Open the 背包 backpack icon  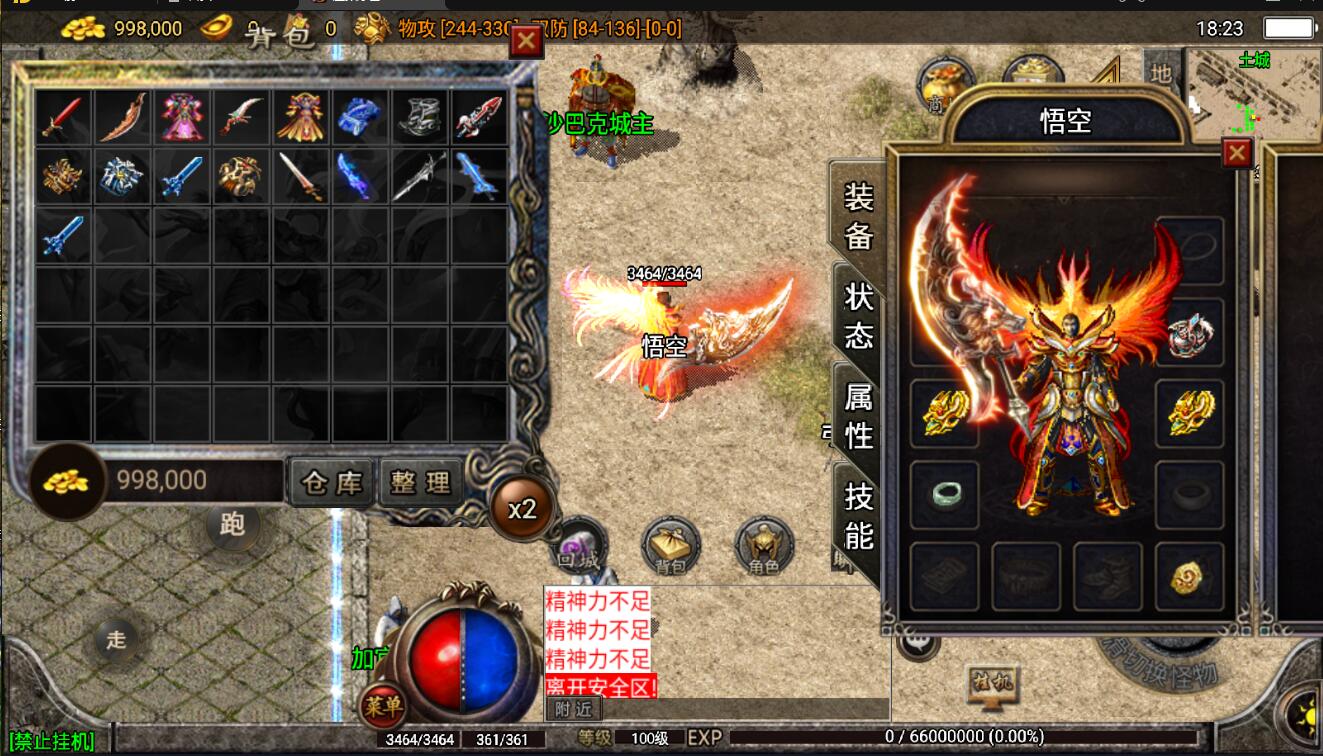(x=670, y=547)
